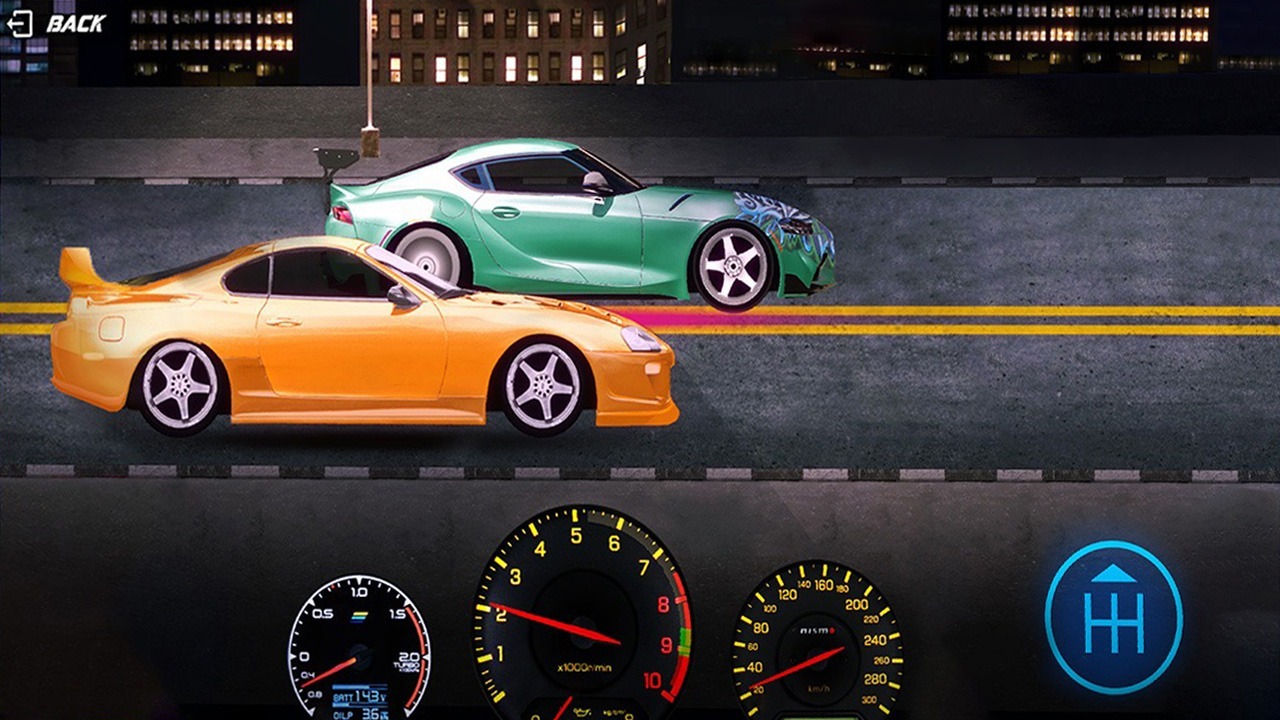Tap the 2.0 TURBO marking on boost gauge
The height and width of the screenshot is (720, 1280).
point(406,663)
